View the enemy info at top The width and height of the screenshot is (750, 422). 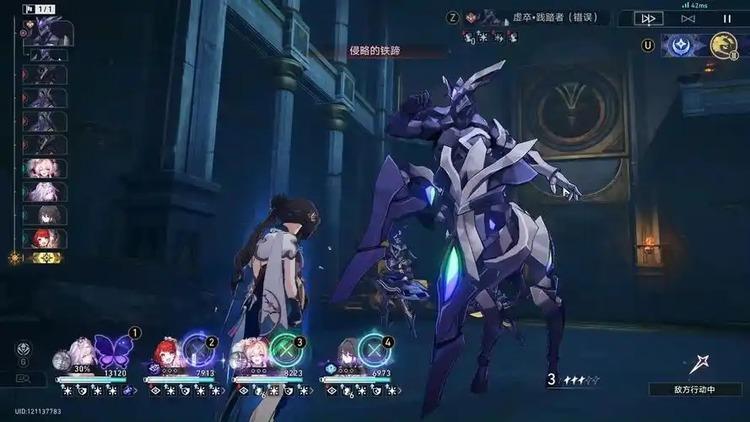coord(540,17)
